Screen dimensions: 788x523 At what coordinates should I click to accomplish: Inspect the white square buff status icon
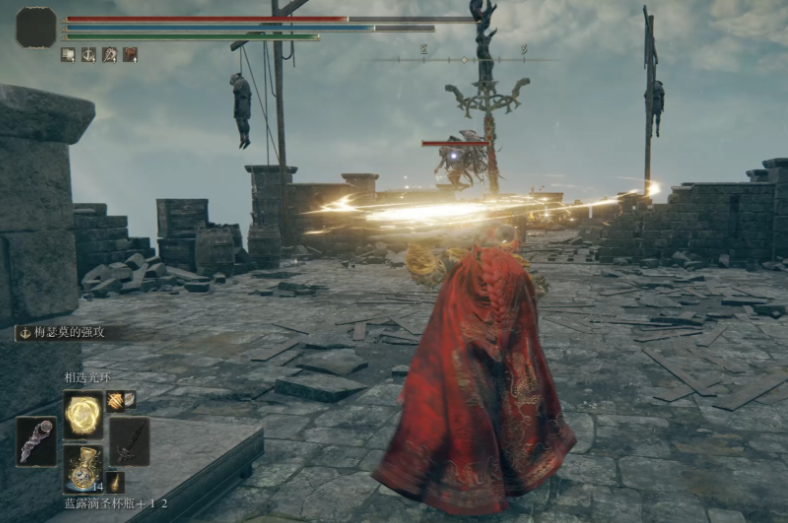coord(68,55)
